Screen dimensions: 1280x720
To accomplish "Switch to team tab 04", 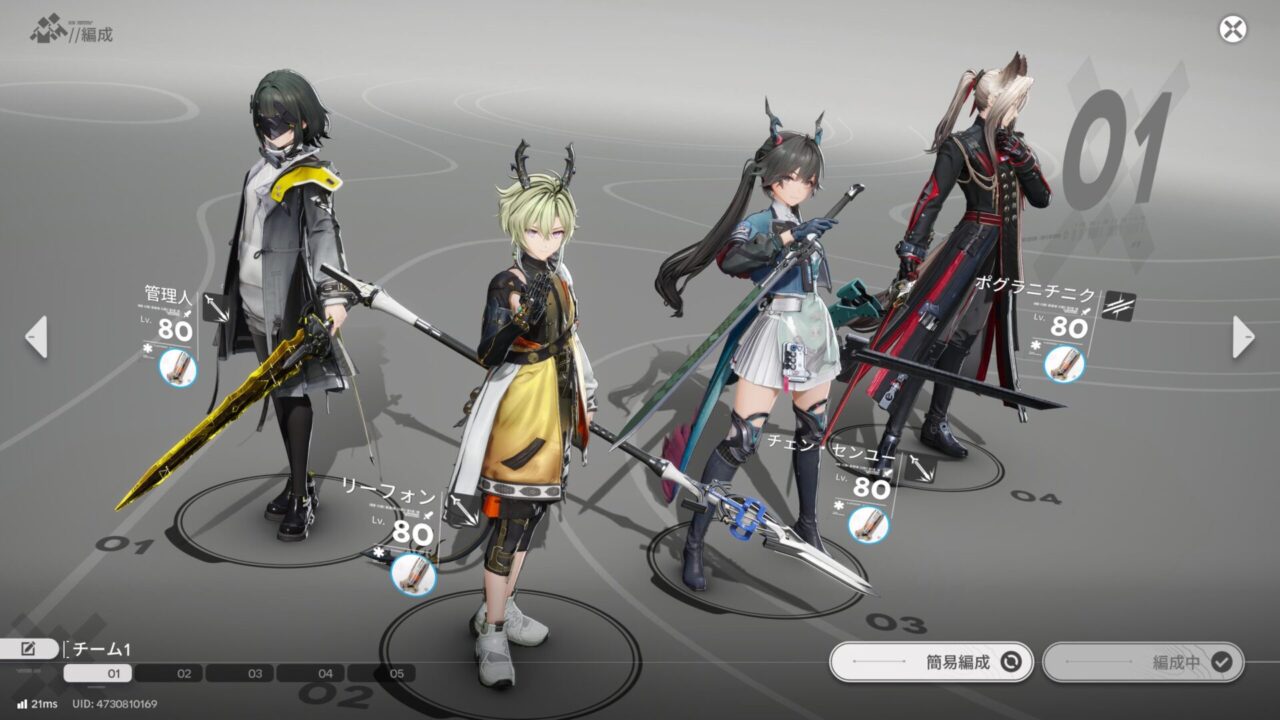I will tap(325, 674).
